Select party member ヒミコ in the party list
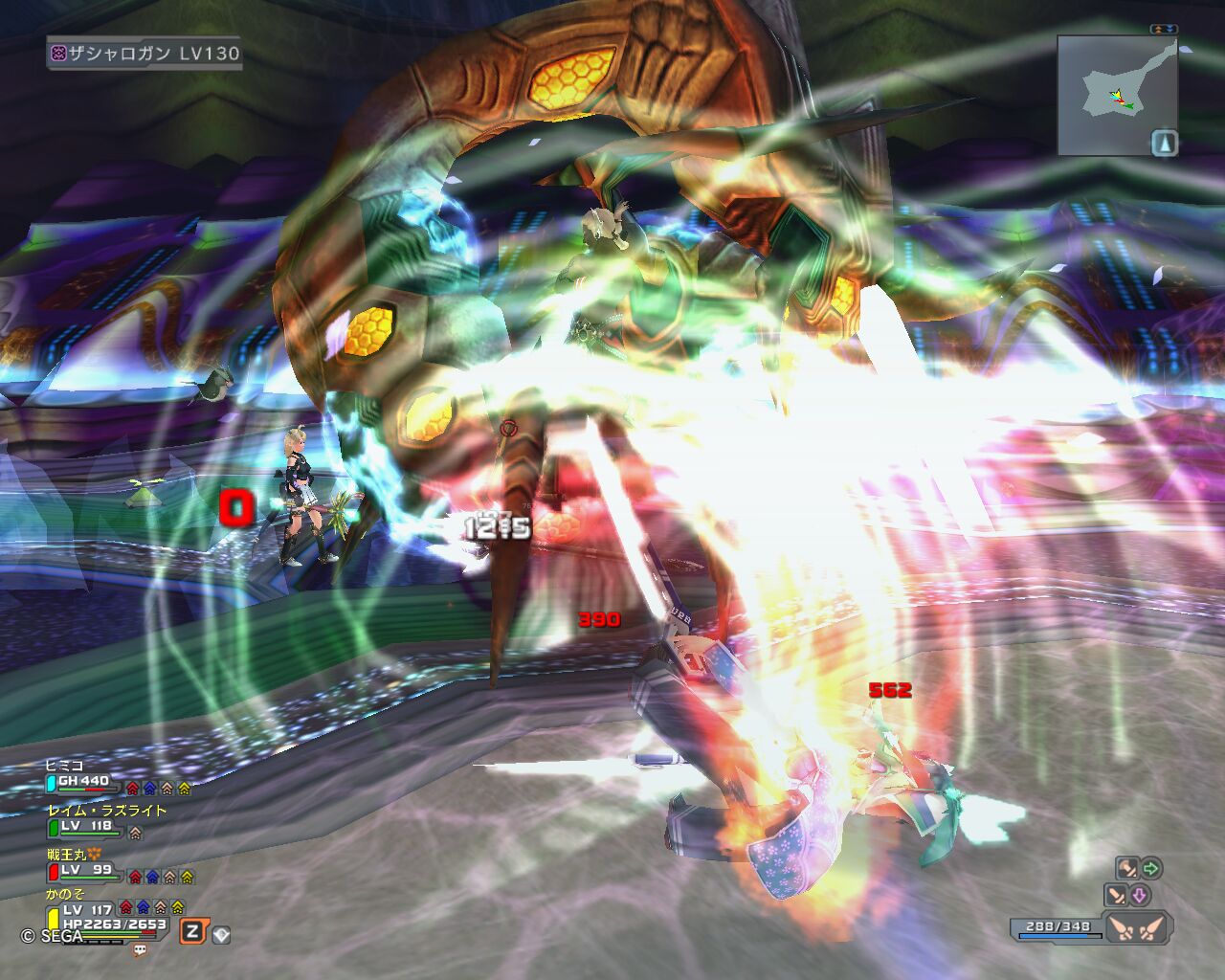This screenshot has width=1225, height=980. coord(65,766)
